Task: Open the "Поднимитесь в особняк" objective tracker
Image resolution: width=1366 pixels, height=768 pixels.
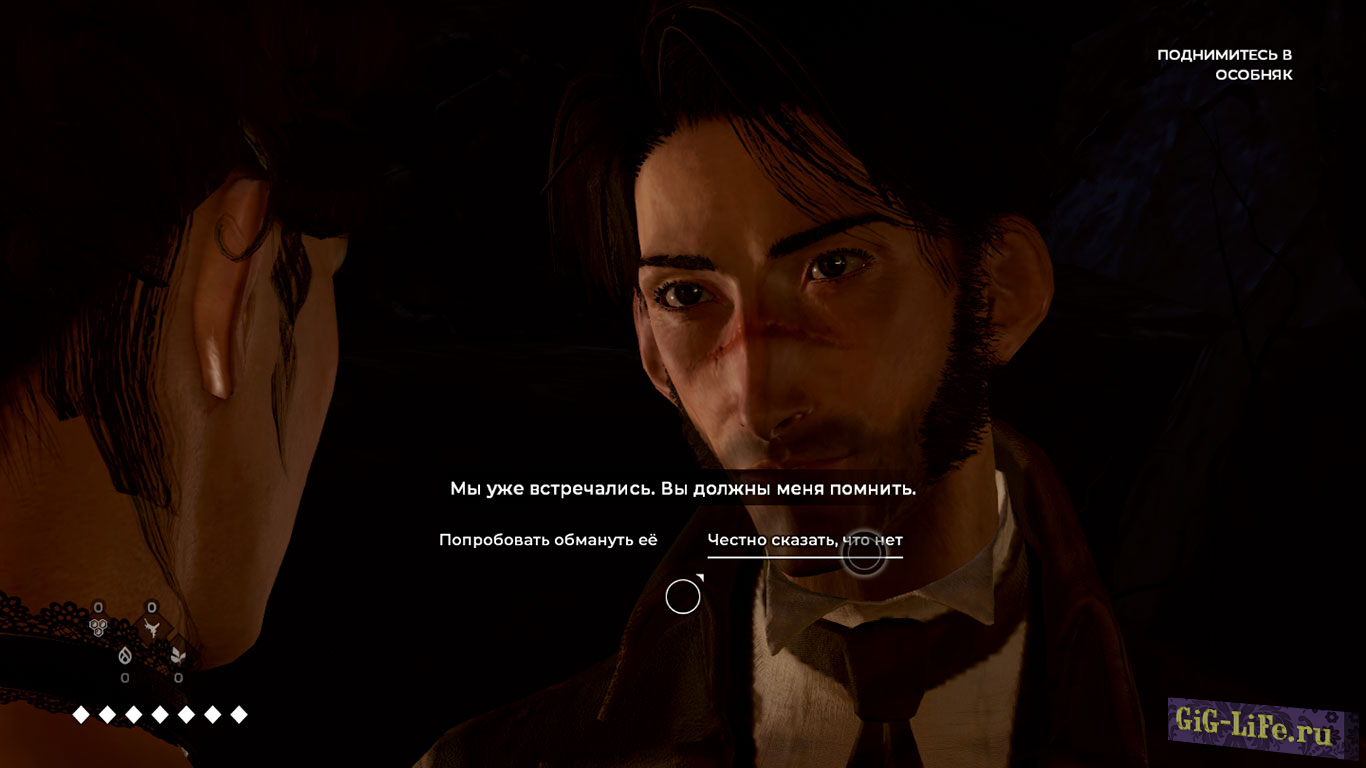Action: 1224,65
